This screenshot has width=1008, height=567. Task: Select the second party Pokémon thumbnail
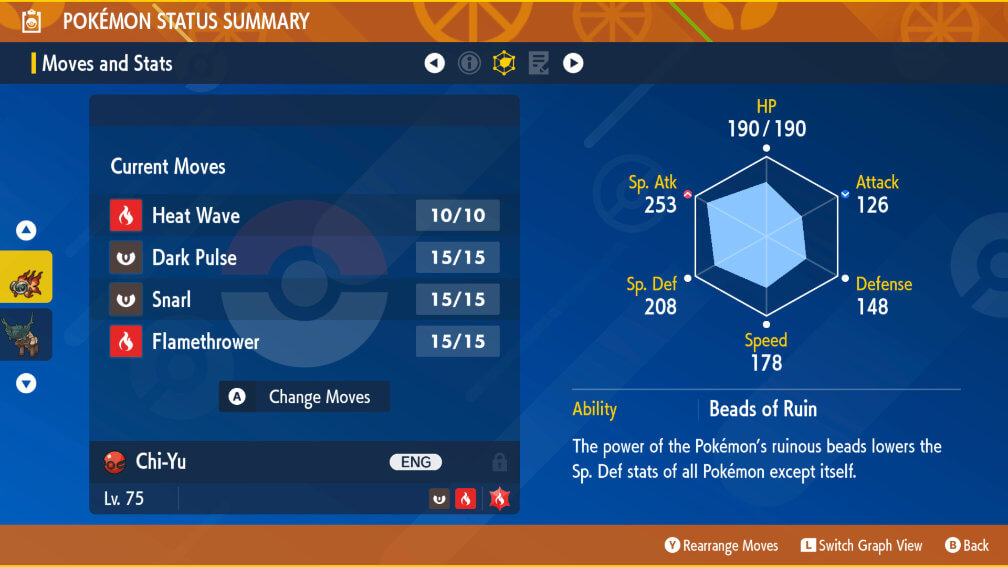(26, 334)
